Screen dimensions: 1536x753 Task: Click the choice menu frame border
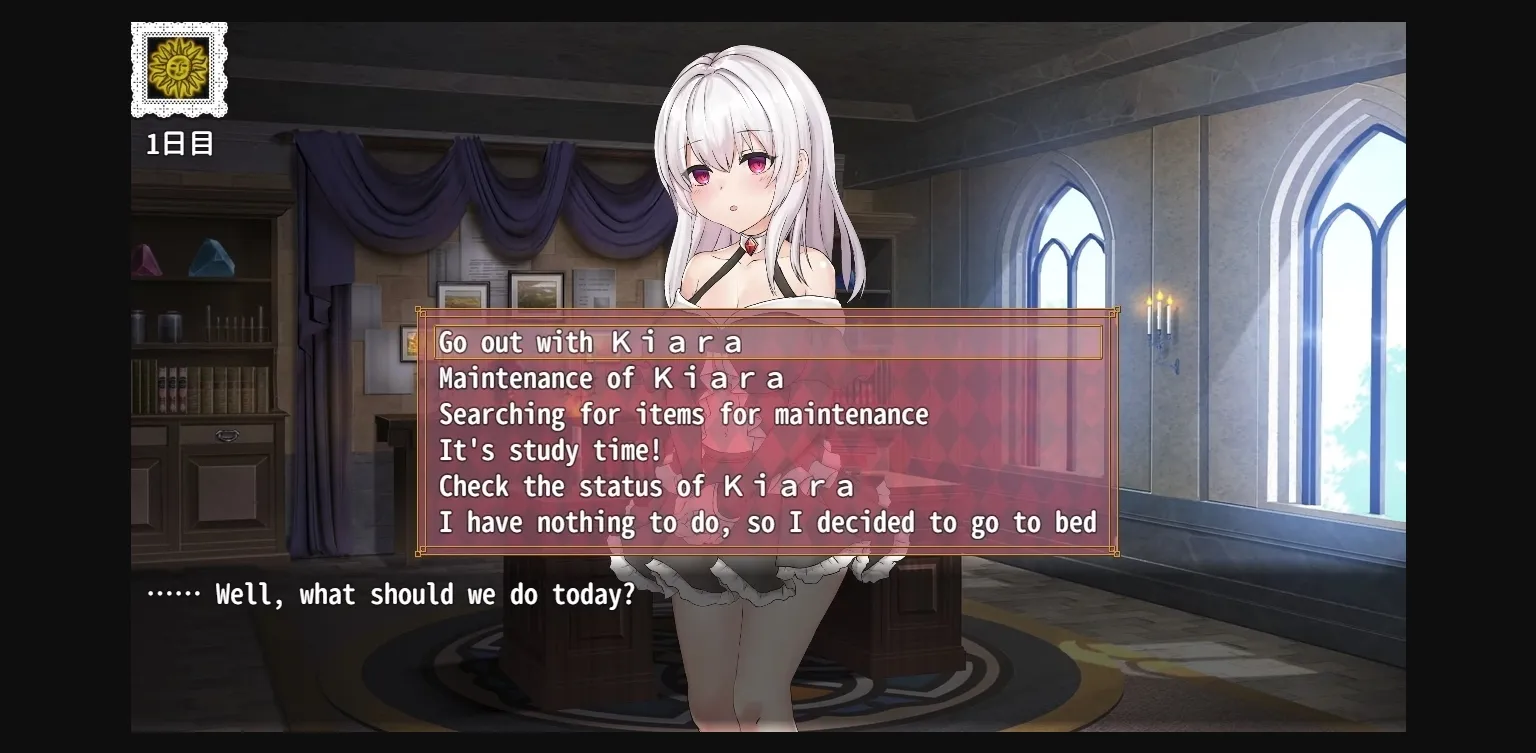tap(767, 309)
